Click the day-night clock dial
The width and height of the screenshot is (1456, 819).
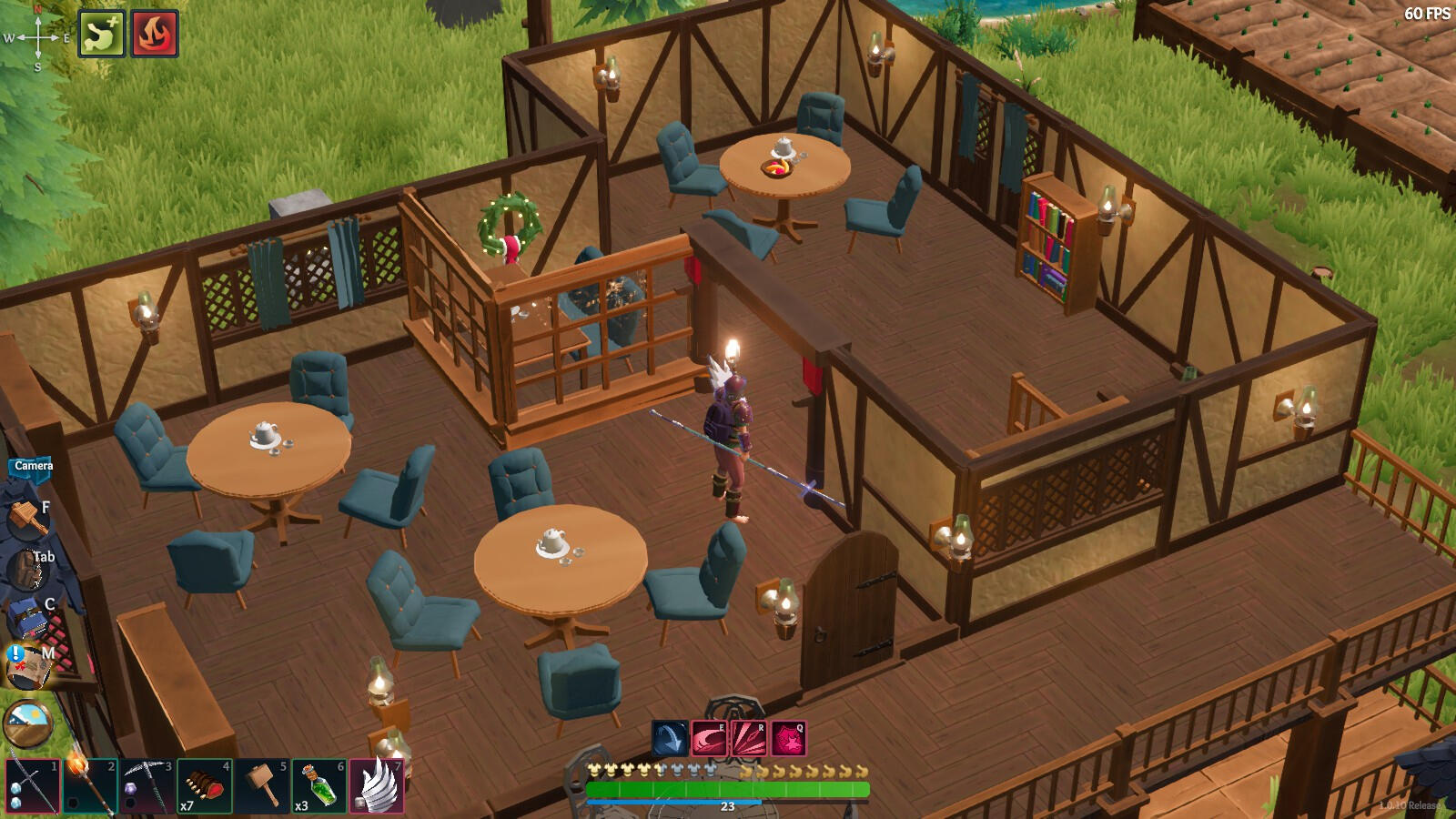28,723
